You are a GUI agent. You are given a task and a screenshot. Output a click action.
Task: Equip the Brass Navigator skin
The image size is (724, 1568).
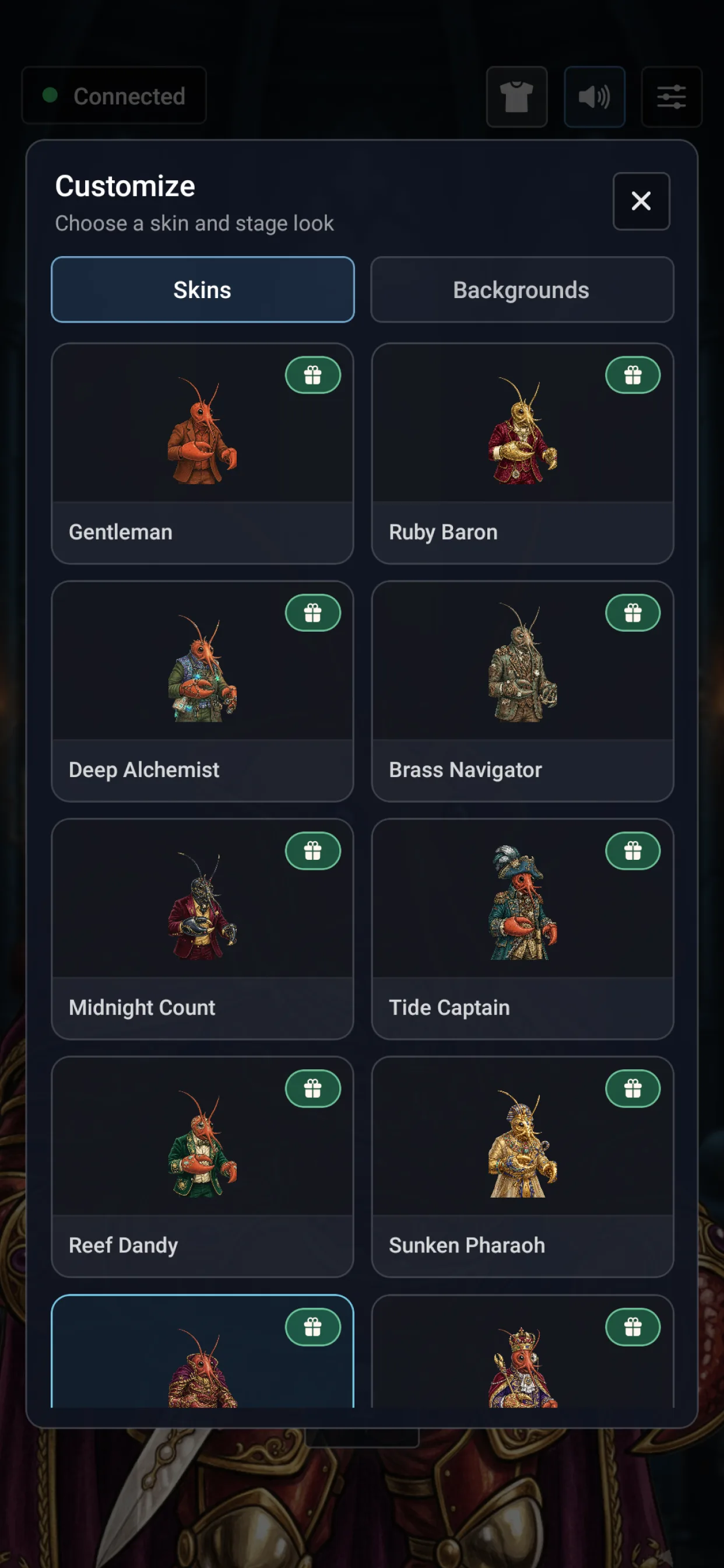[521, 691]
